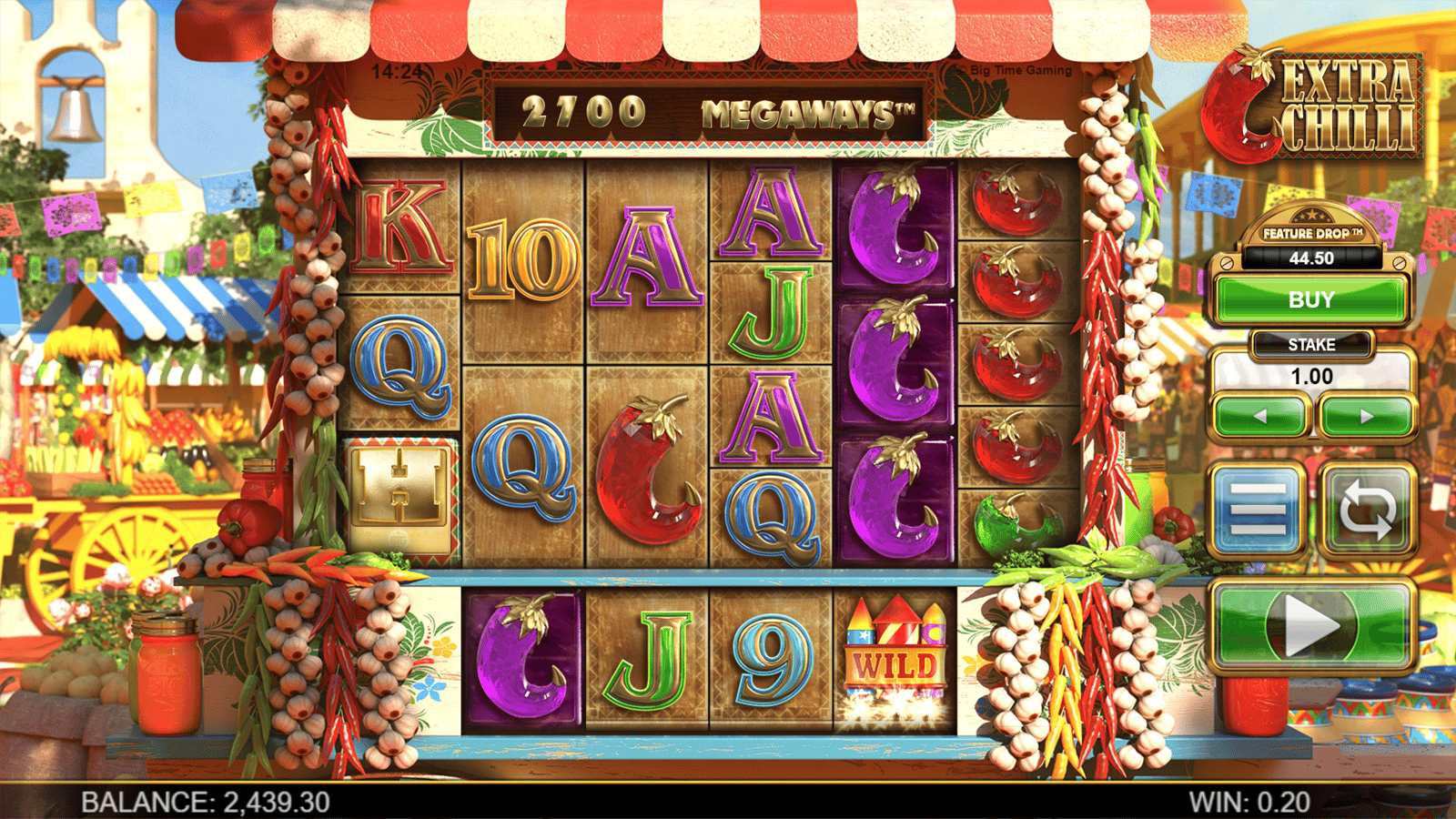Click the 2700 Megaways counter
Image resolution: width=1456 pixels, height=819 pixels.
[x=714, y=109]
